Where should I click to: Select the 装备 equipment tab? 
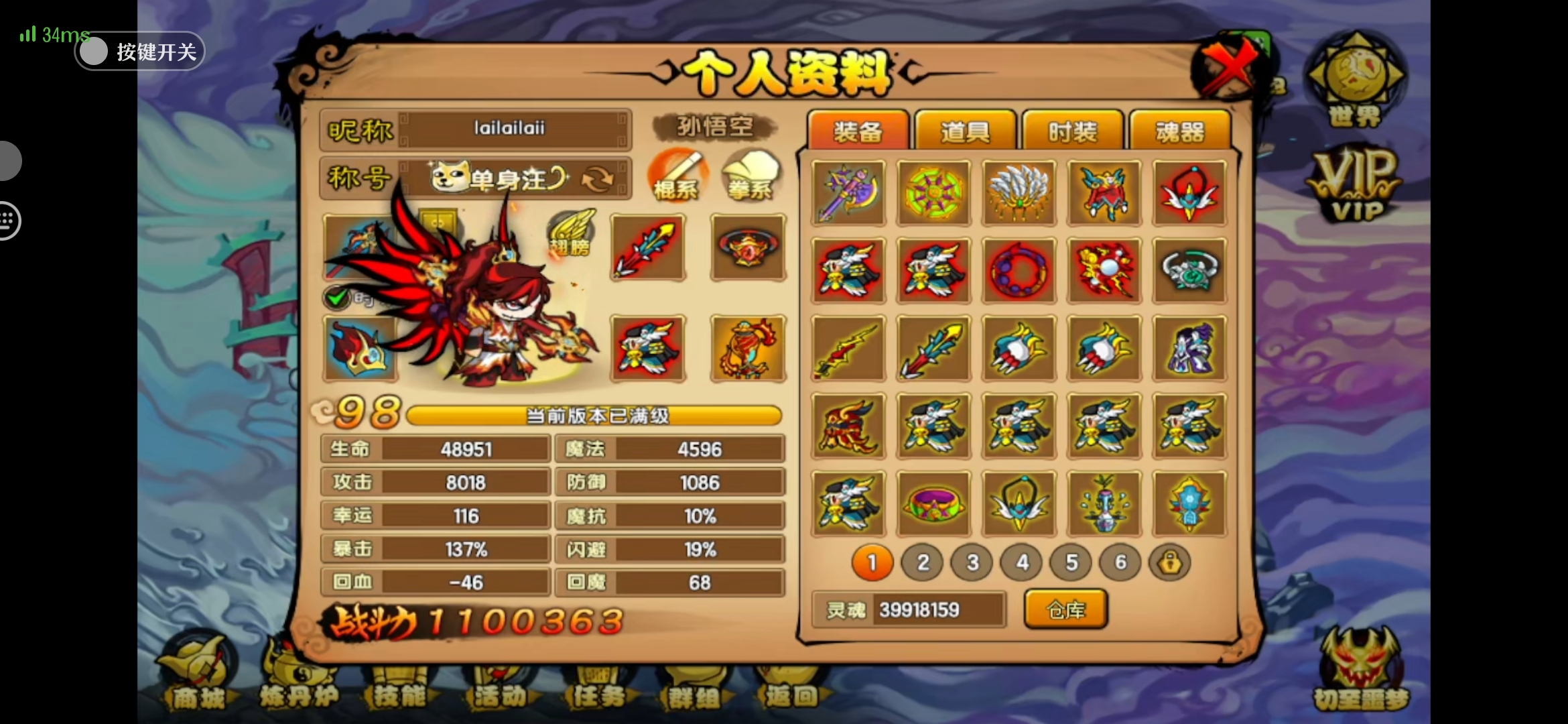[x=858, y=131]
